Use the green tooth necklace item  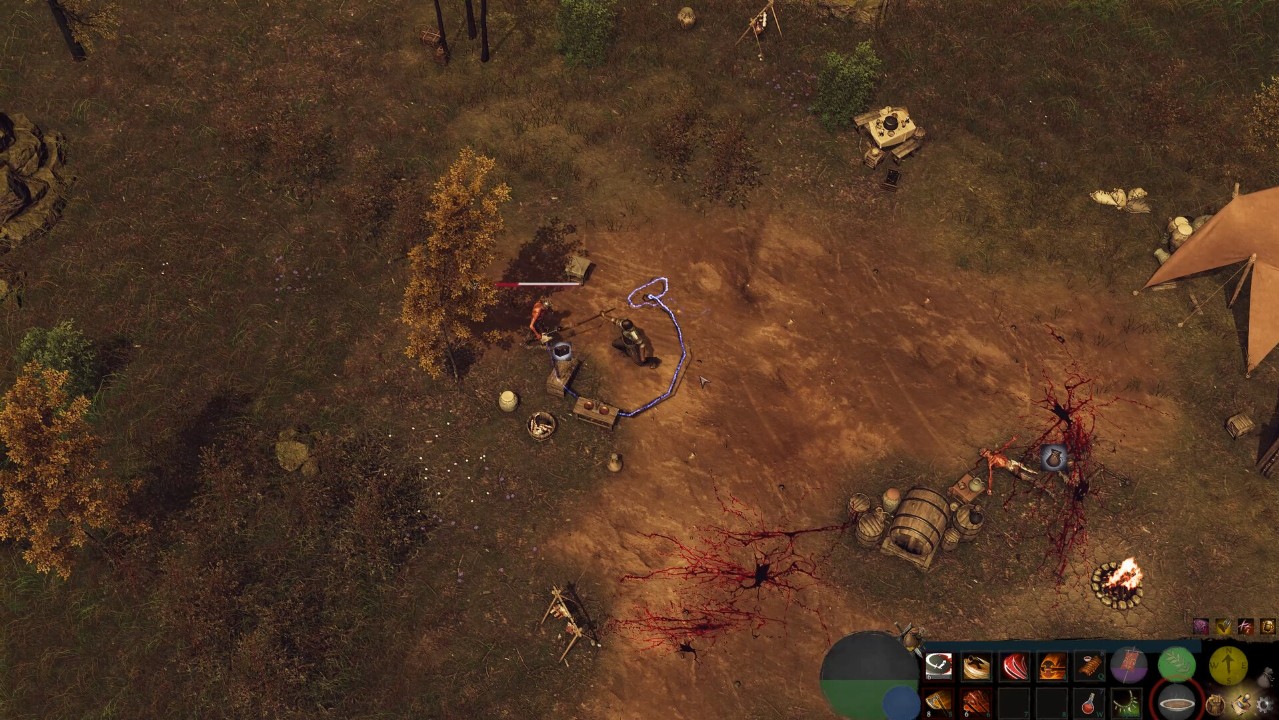(x=1127, y=703)
